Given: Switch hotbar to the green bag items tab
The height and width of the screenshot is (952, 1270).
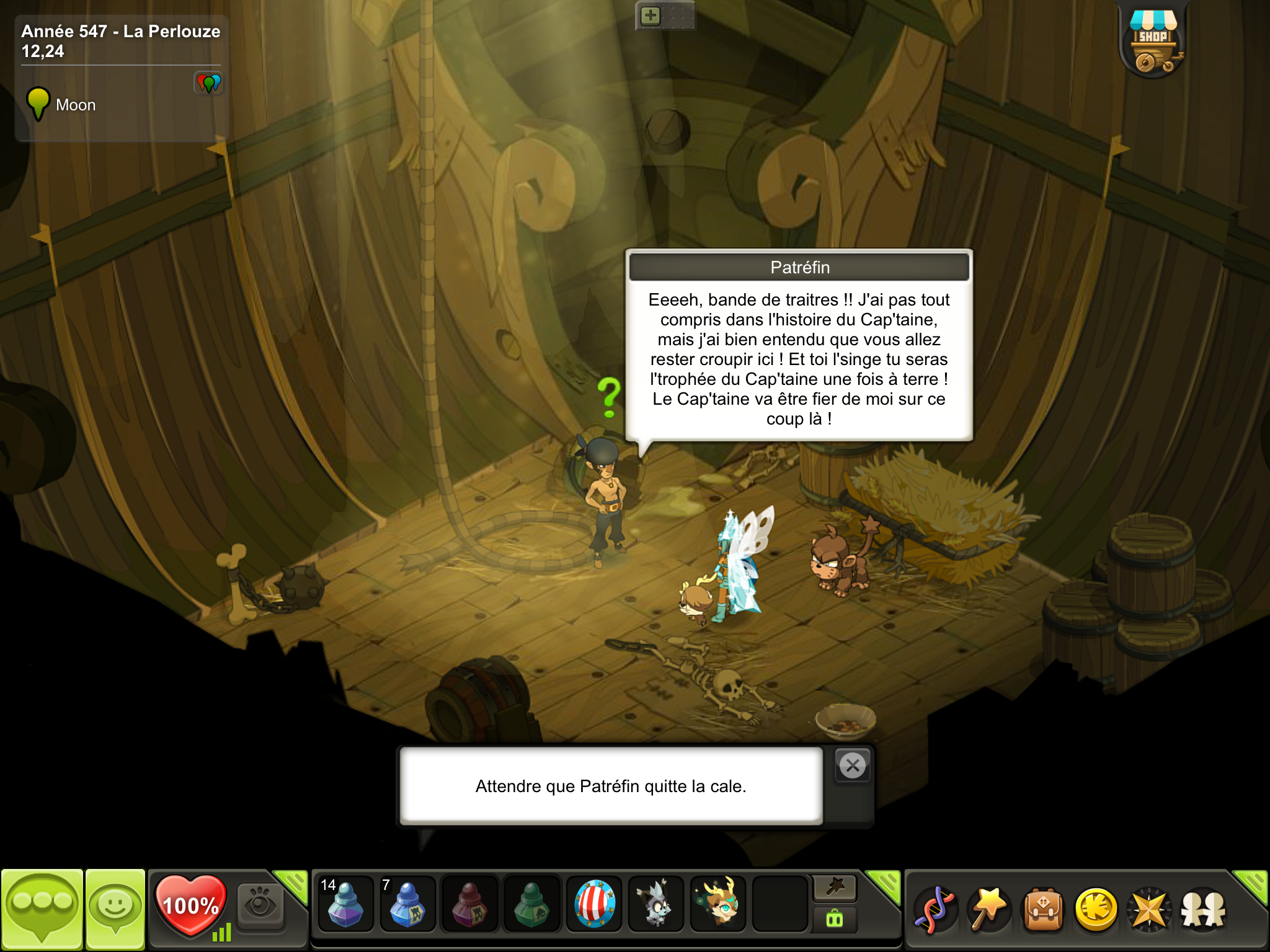Looking at the screenshot, I should tap(835, 920).
